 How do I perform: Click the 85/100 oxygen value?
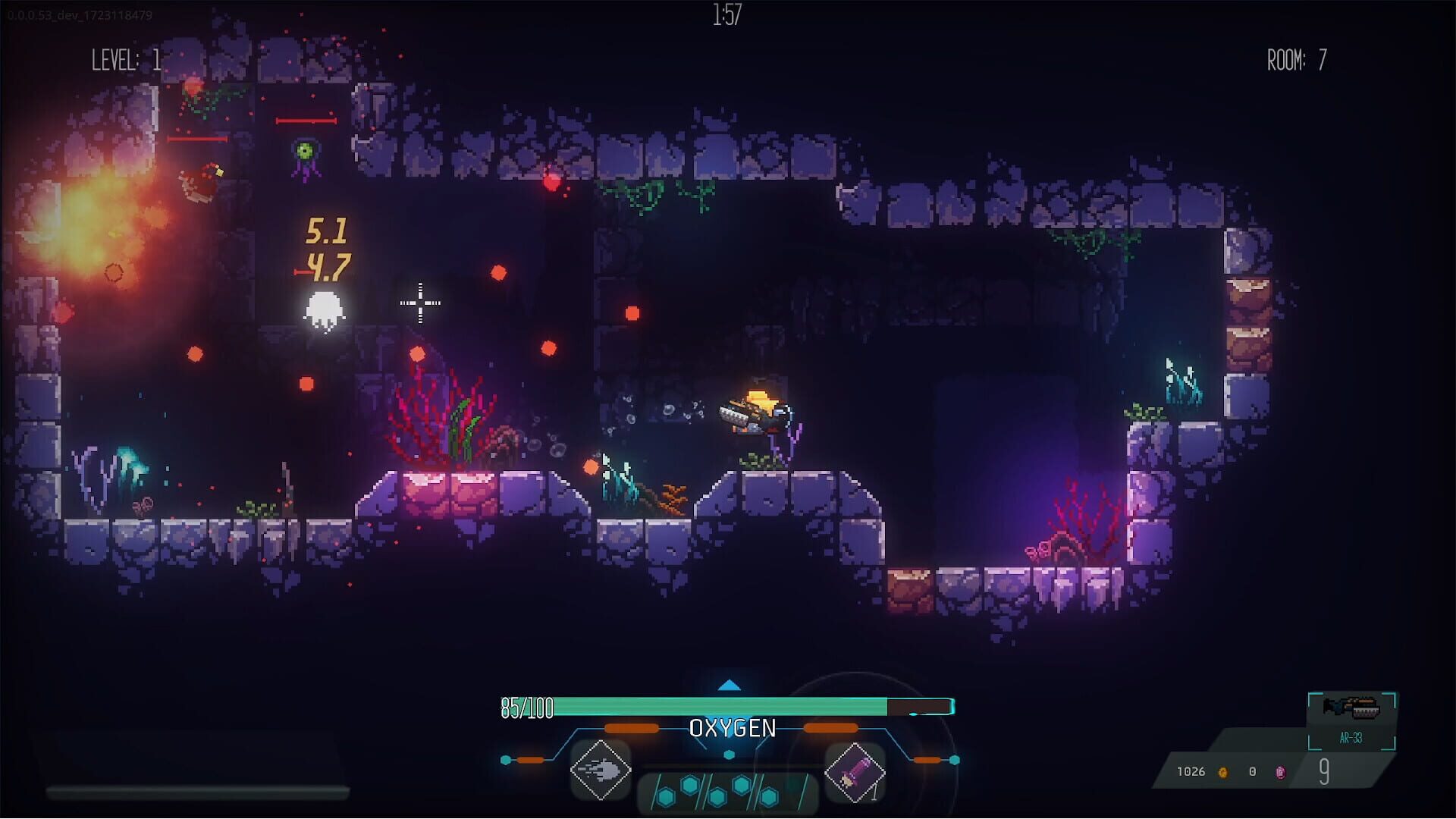point(526,707)
